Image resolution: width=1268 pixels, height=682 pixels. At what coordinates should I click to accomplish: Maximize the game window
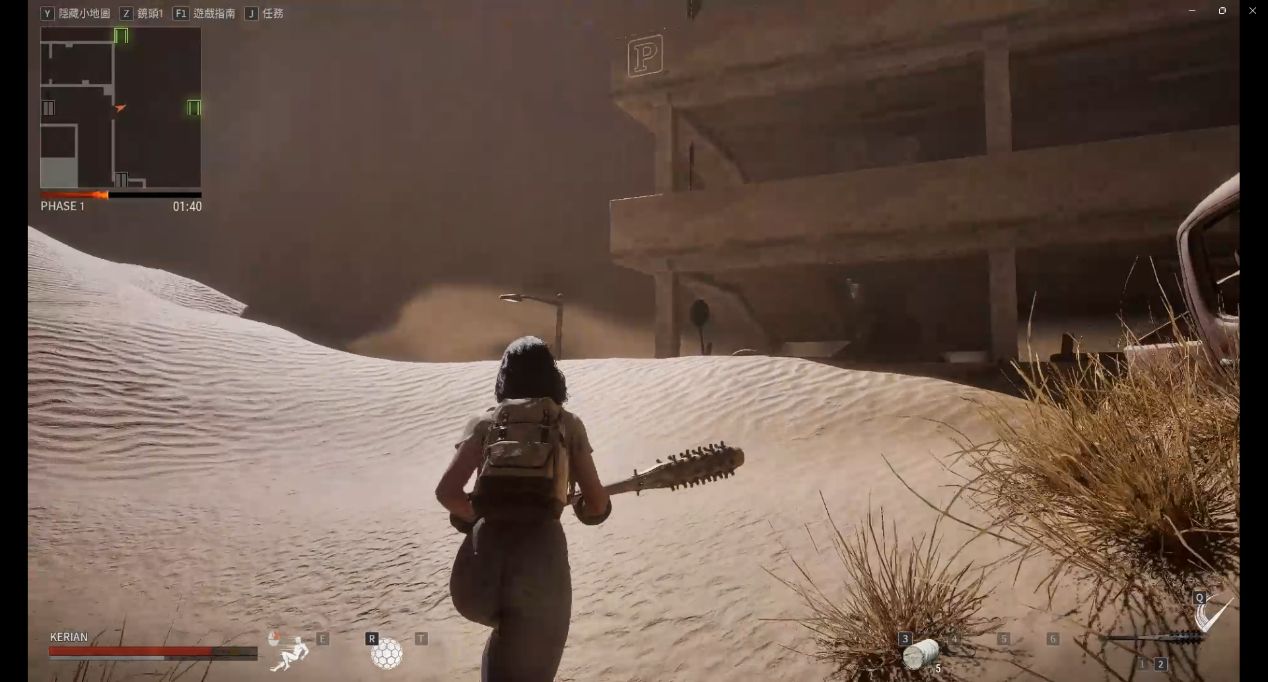point(1222,11)
